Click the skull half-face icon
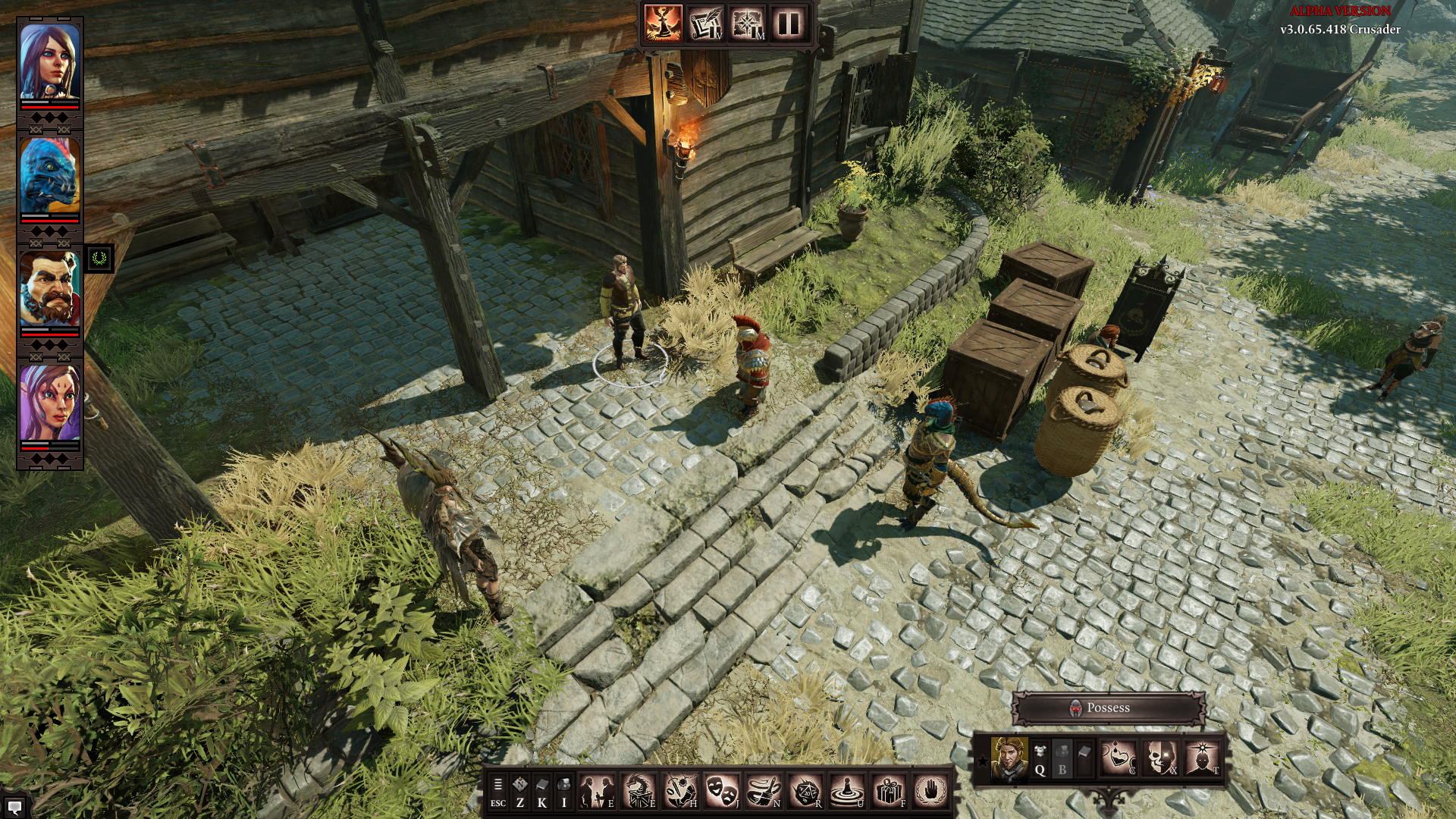Screen dimensions: 1456x819 [1160, 758]
